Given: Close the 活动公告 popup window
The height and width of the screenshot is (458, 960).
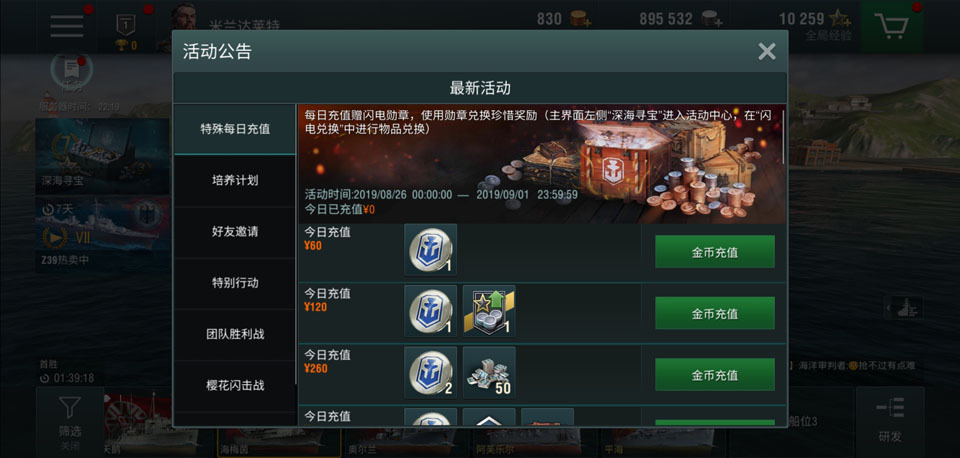Looking at the screenshot, I should 767,52.
